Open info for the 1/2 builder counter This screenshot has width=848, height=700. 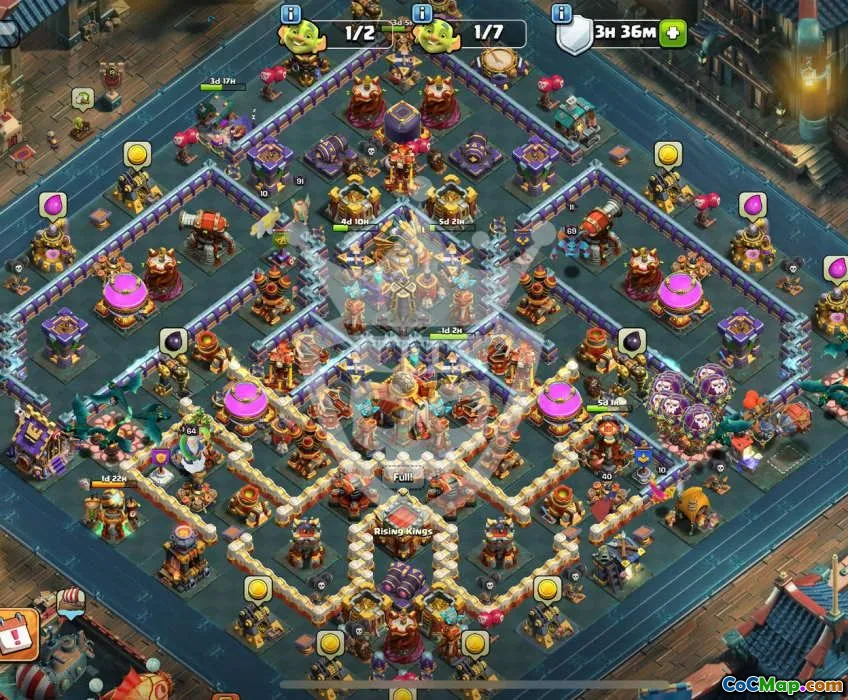tap(291, 13)
